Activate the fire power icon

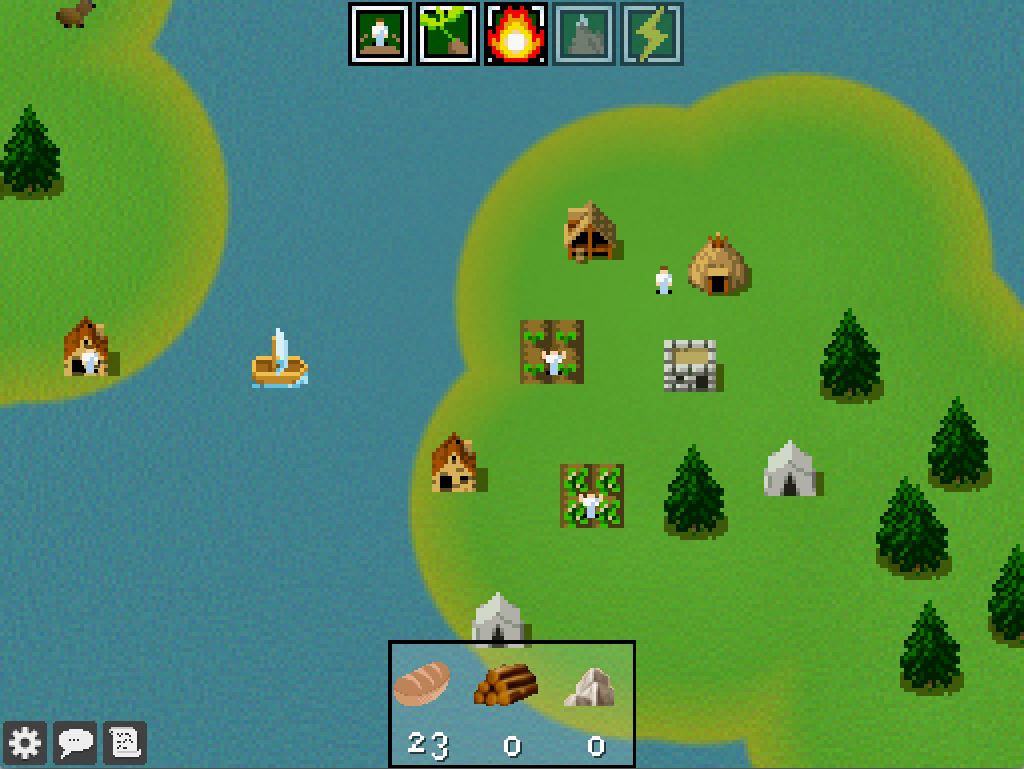click(x=516, y=34)
